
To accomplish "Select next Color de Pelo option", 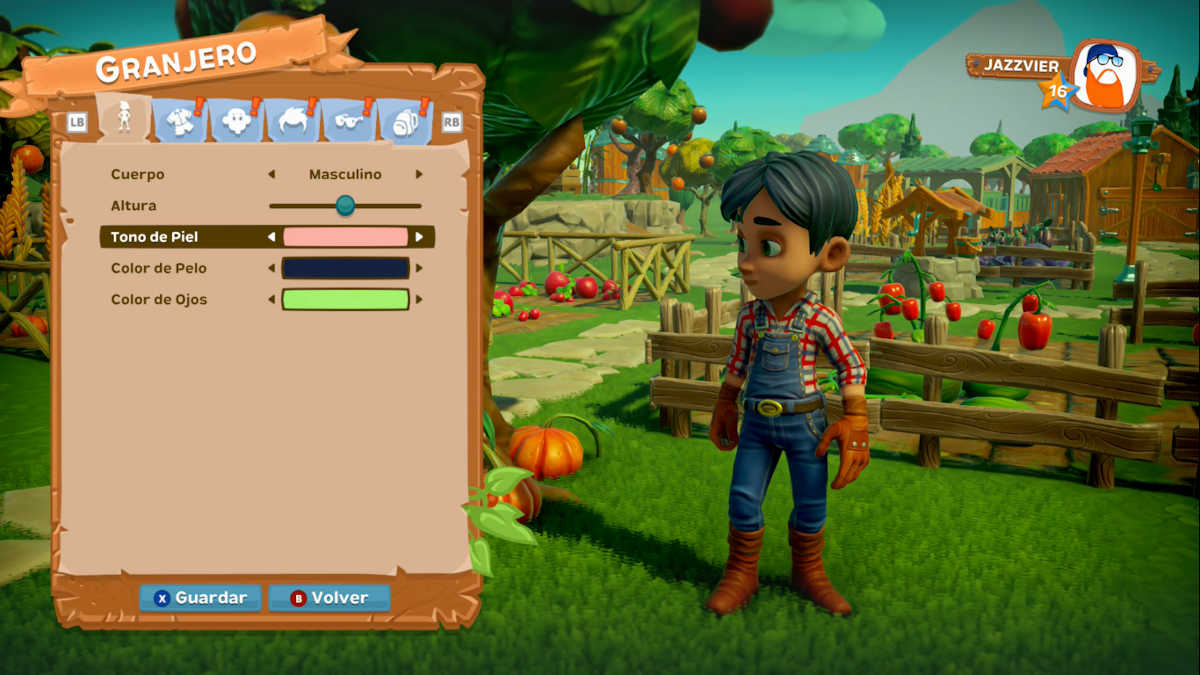I will (x=419, y=268).
